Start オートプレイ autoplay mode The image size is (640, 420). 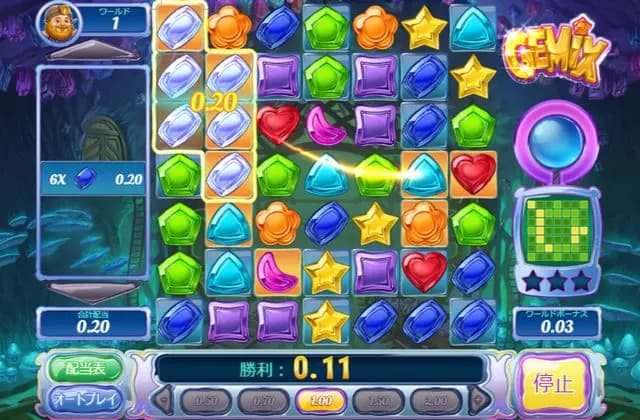coord(83,399)
